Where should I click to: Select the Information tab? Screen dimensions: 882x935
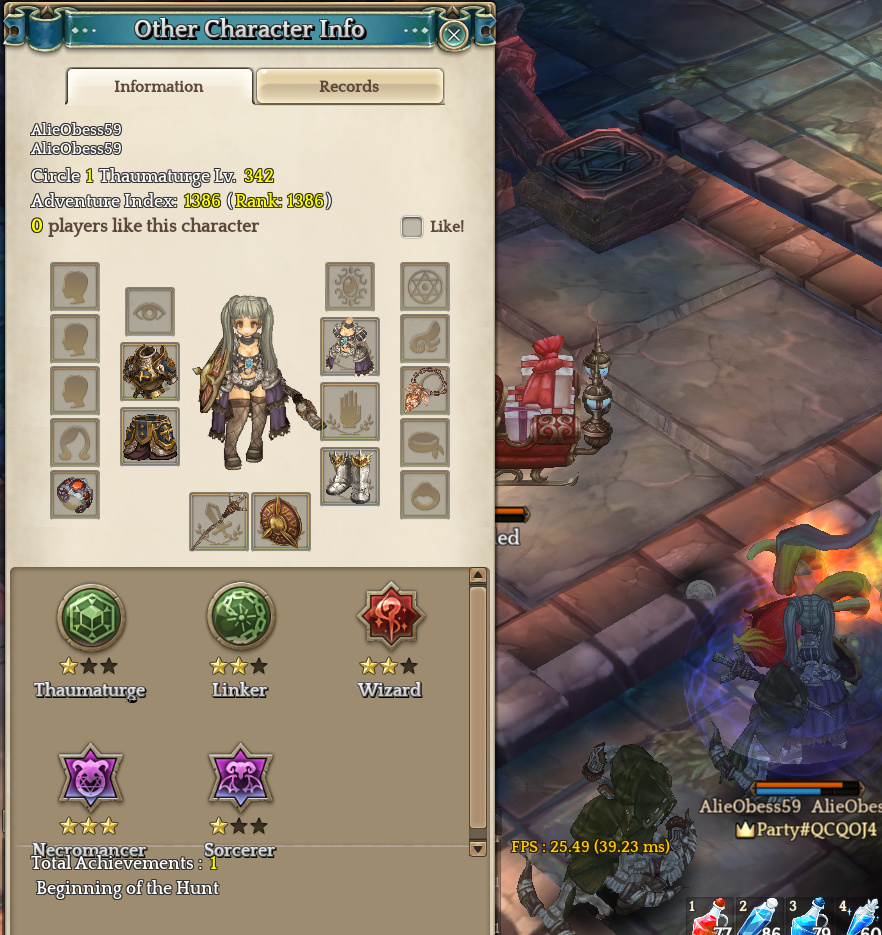coord(159,86)
